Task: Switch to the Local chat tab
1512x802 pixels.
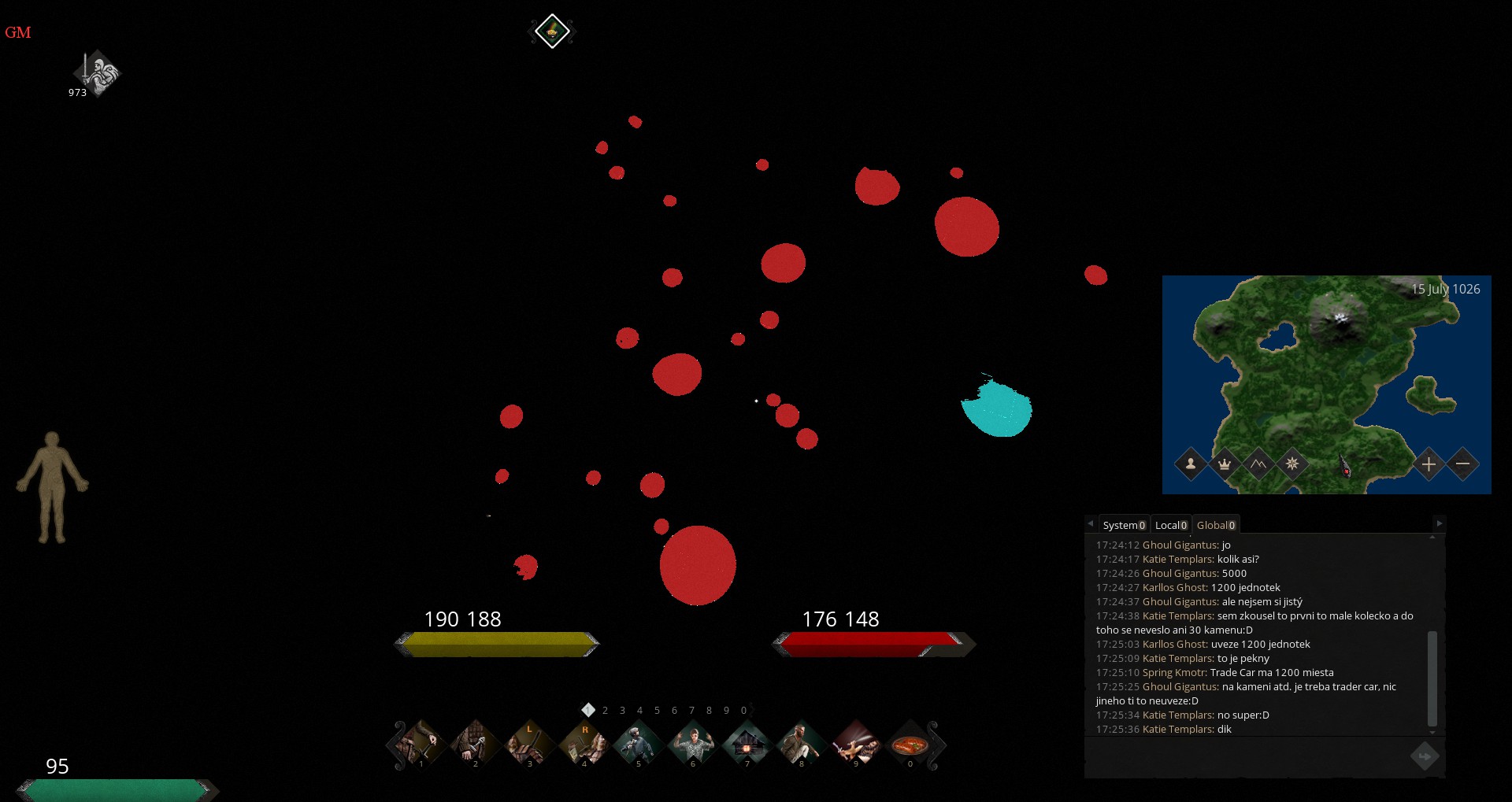Action: pos(1171,525)
